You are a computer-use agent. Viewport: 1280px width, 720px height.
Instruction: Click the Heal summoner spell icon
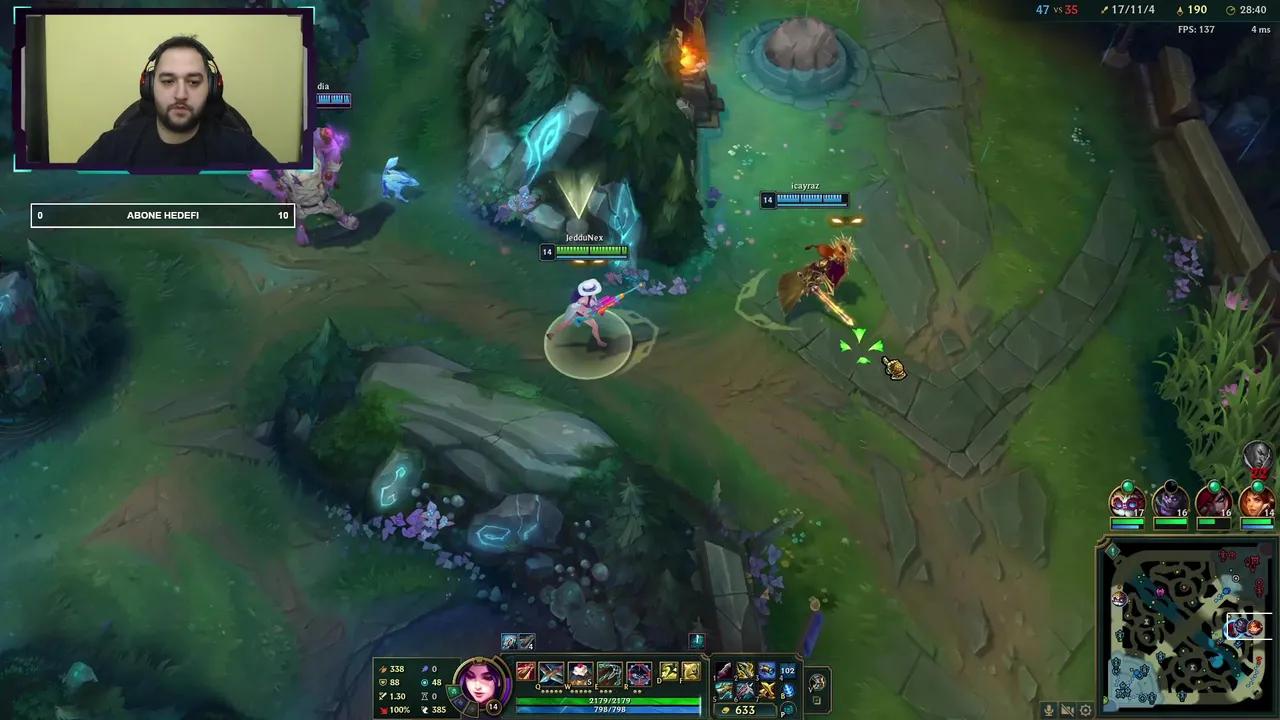pyautogui.click(x=692, y=672)
